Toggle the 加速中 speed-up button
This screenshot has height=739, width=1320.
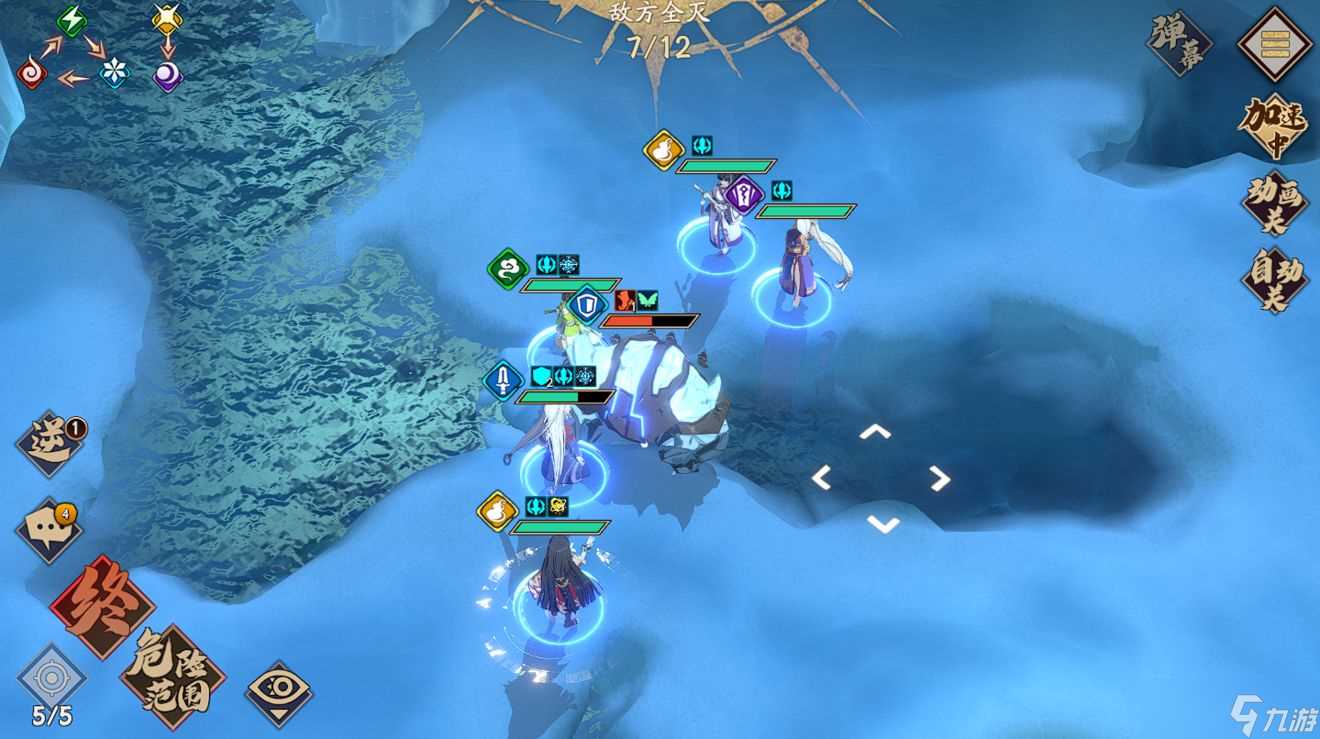(x=1274, y=125)
